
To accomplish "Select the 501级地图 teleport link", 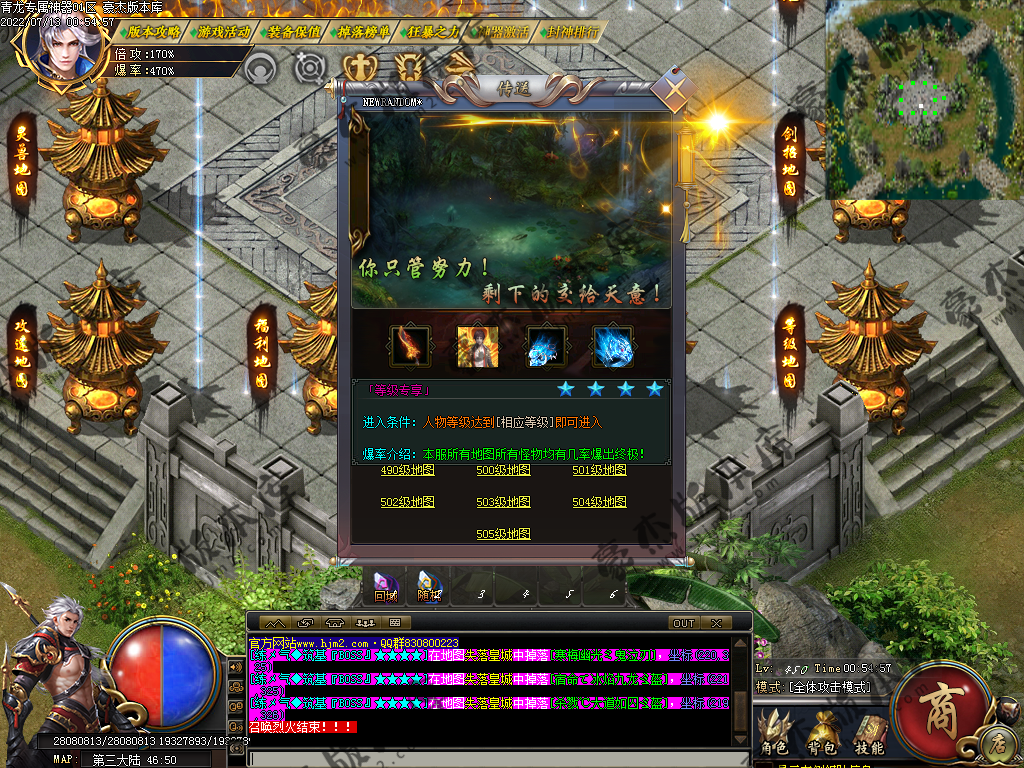I will point(599,470).
